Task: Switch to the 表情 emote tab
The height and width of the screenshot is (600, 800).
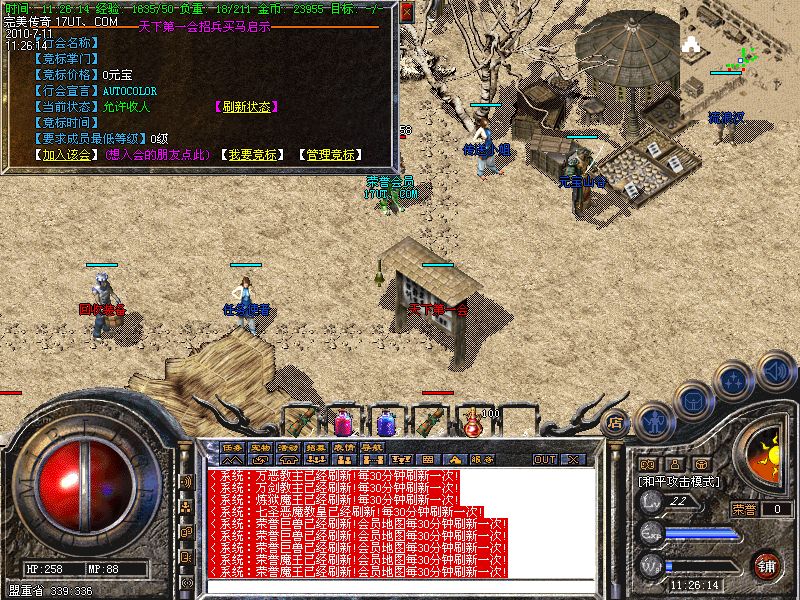Action: tap(344, 446)
